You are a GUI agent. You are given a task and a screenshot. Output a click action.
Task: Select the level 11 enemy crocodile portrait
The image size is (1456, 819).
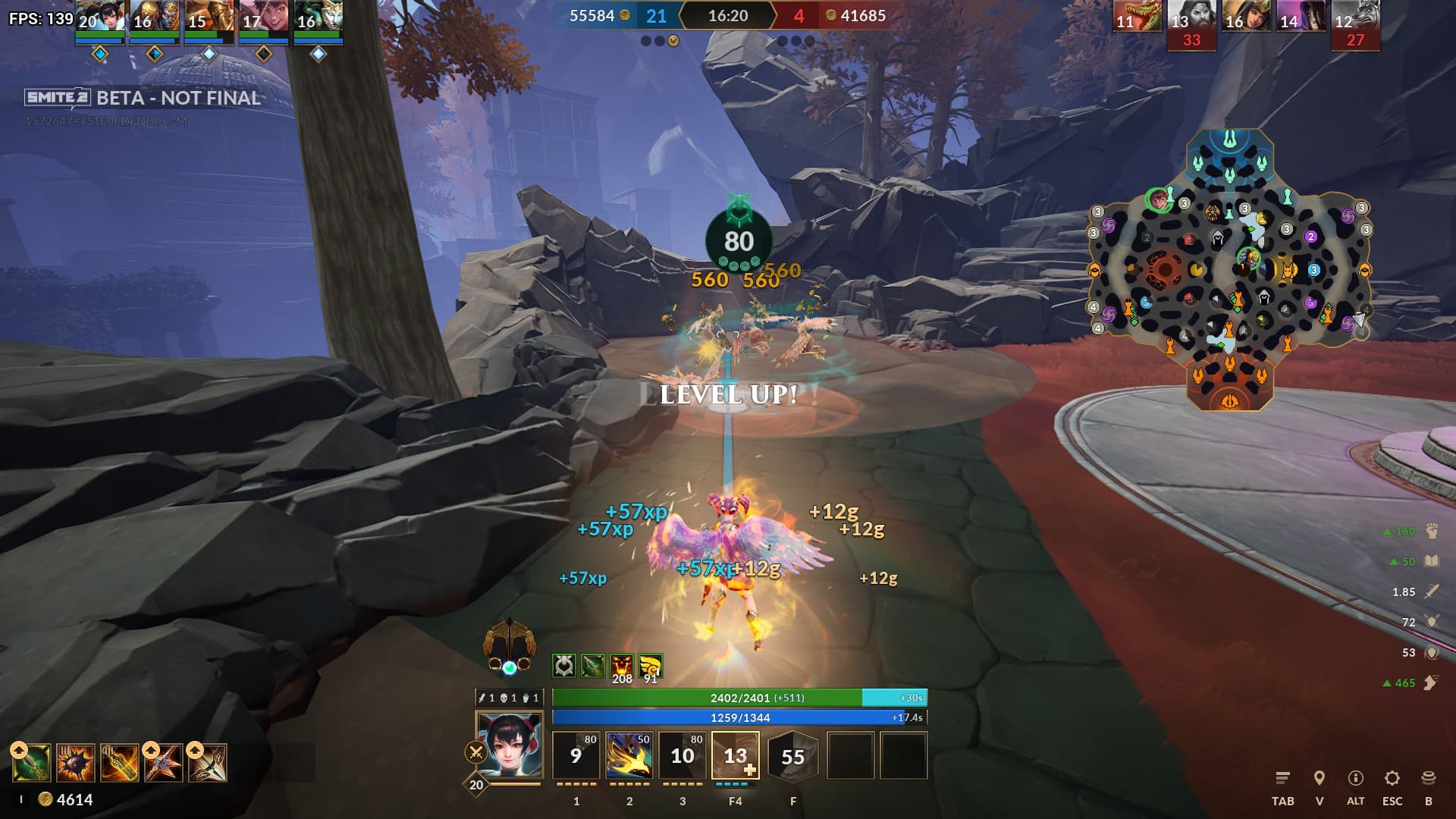click(x=1137, y=17)
